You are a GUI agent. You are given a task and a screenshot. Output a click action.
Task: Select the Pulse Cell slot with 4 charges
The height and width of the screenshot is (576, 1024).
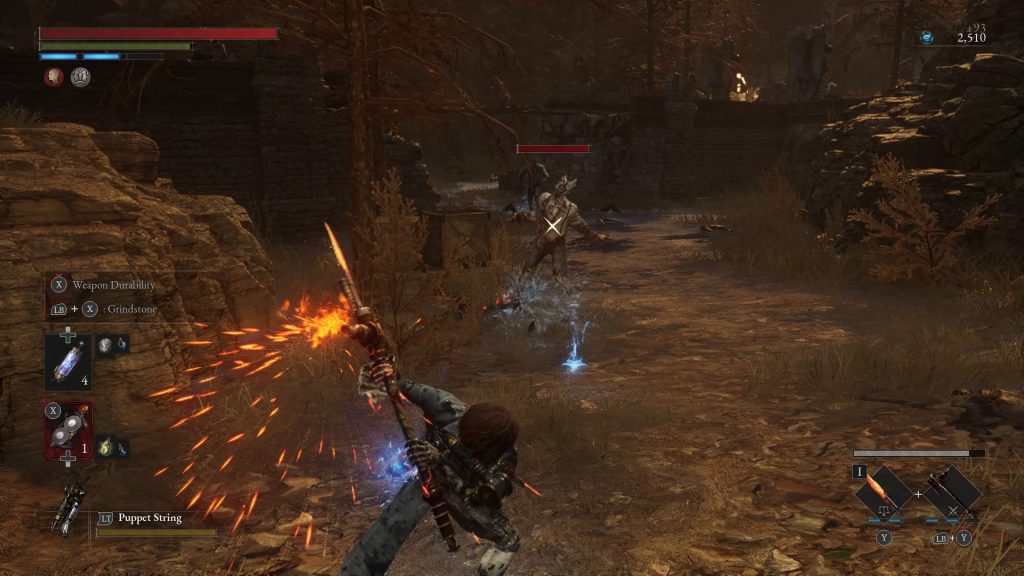pyautogui.click(x=68, y=361)
